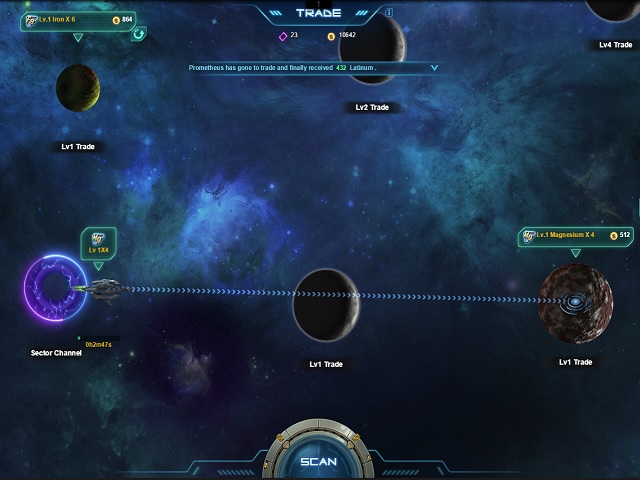Screen dimensions: 640x480
Task: Pick the dark central Lv1 Trade planet
Action: click(x=326, y=304)
